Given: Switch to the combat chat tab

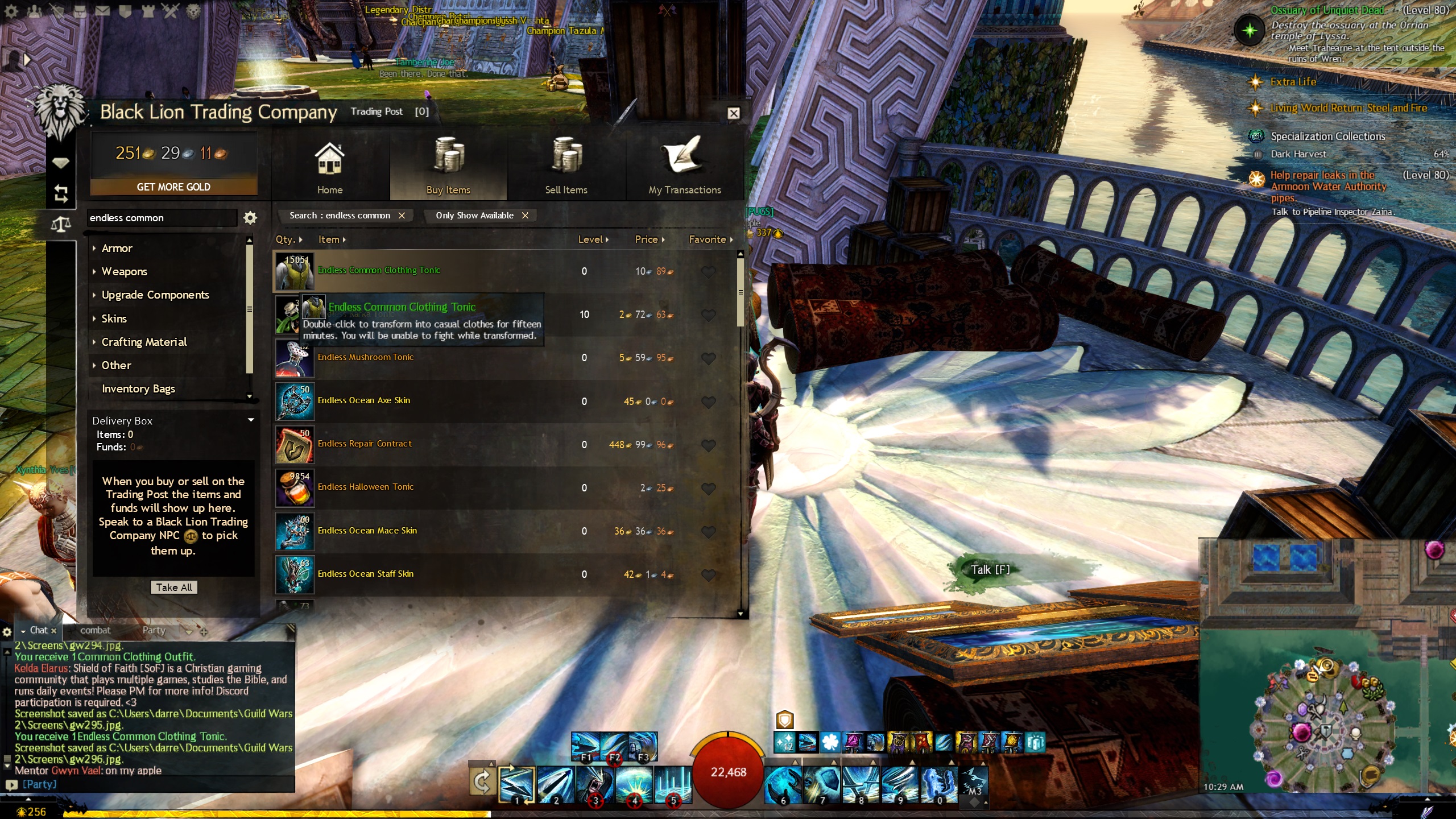Looking at the screenshot, I should click(x=95, y=630).
